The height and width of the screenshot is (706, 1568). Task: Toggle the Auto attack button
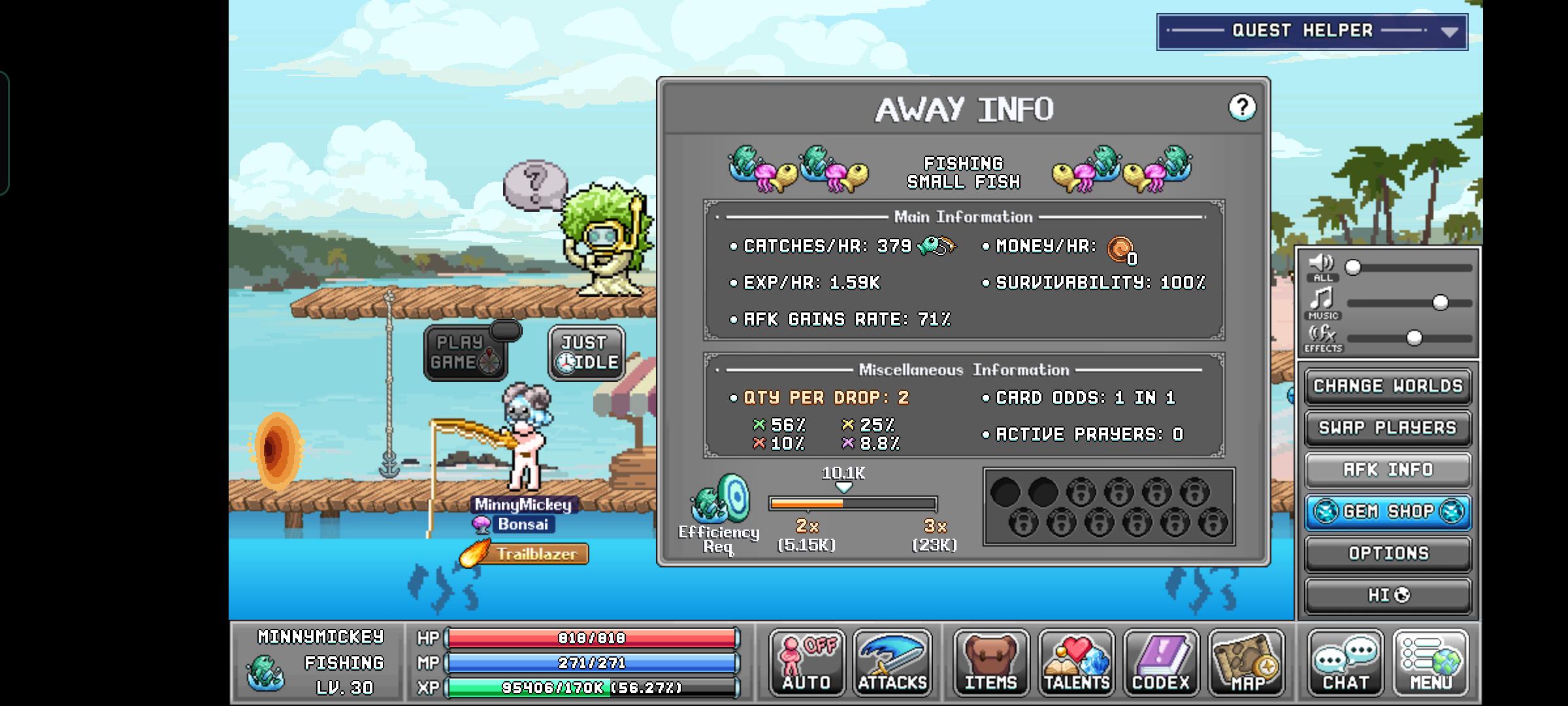807,663
